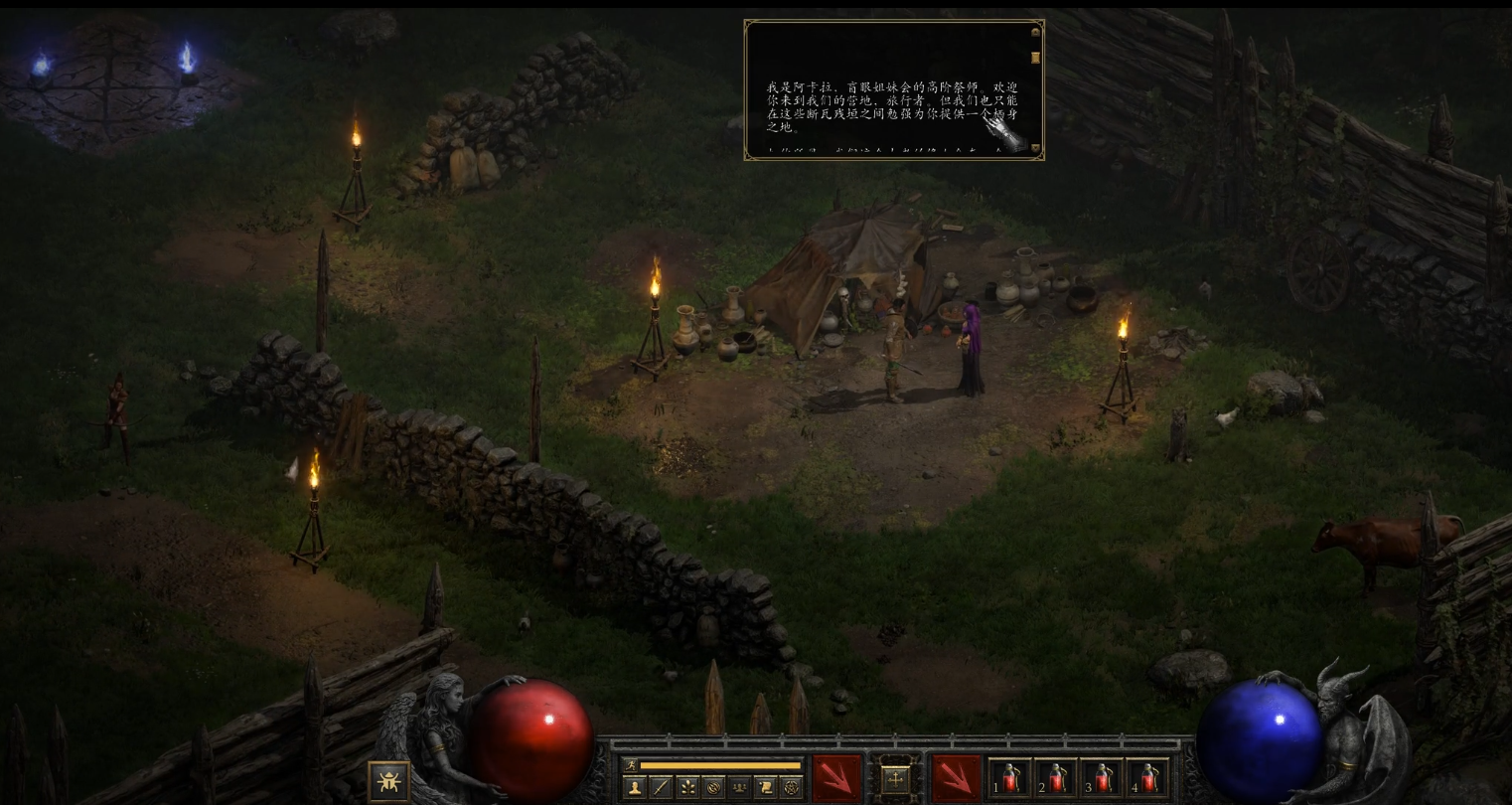The image size is (1512, 805).
Task: Open the game menu pentagram icon
Action: click(792, 787)
